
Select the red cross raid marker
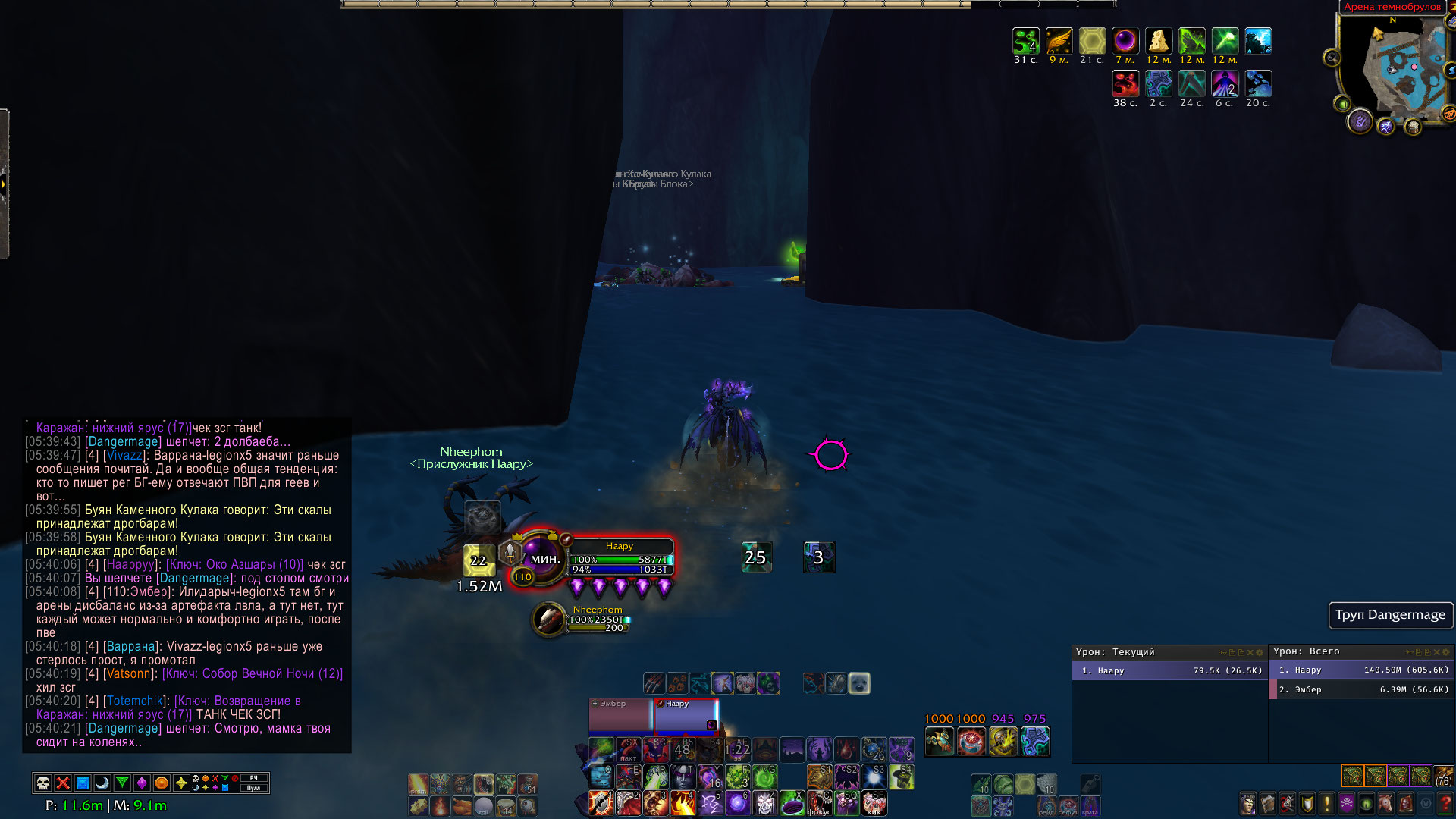pyautogui.click(x=63, y=783)
